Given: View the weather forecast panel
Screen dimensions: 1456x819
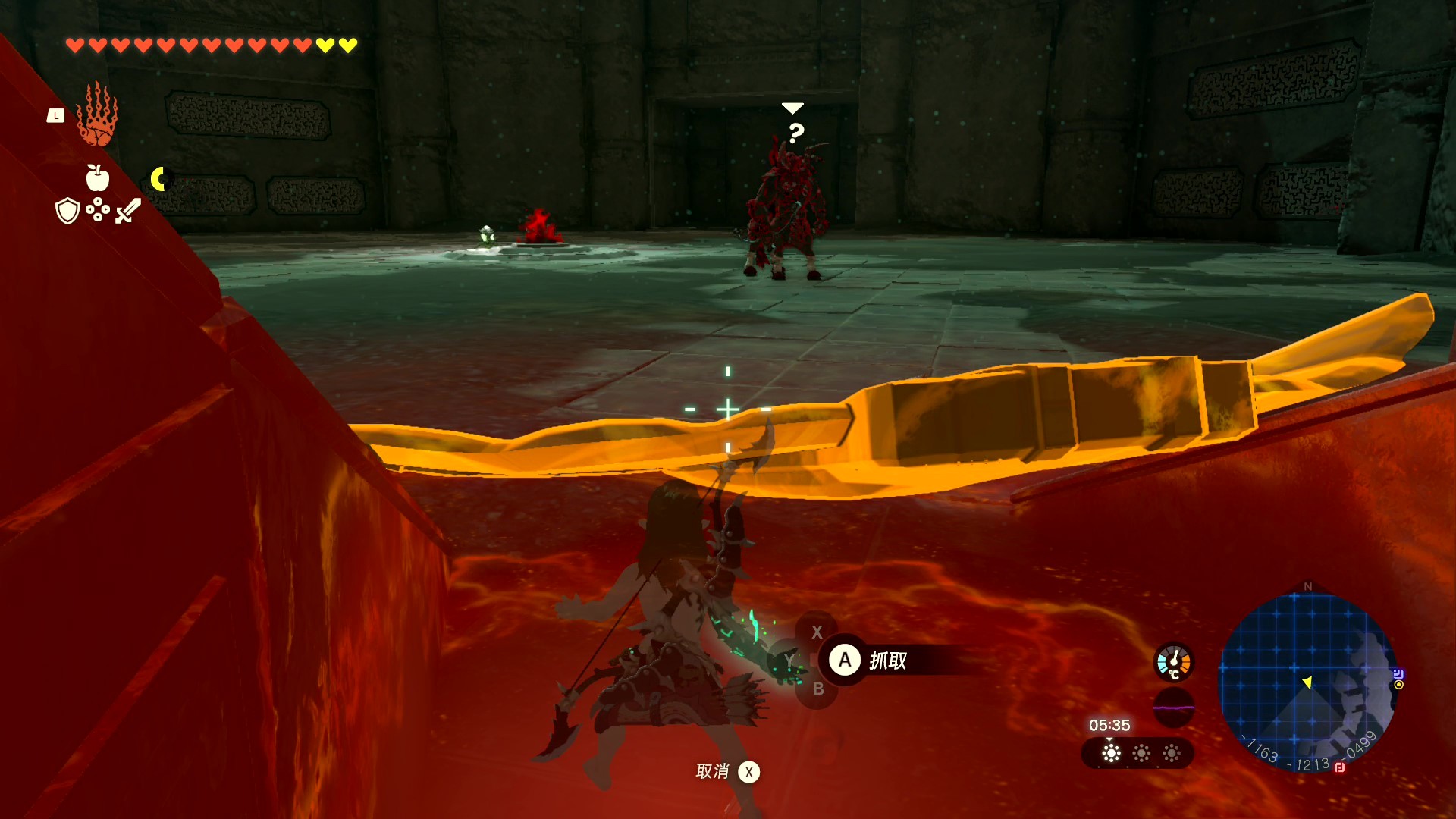Looking at the screenshot, I should 1137,753.
